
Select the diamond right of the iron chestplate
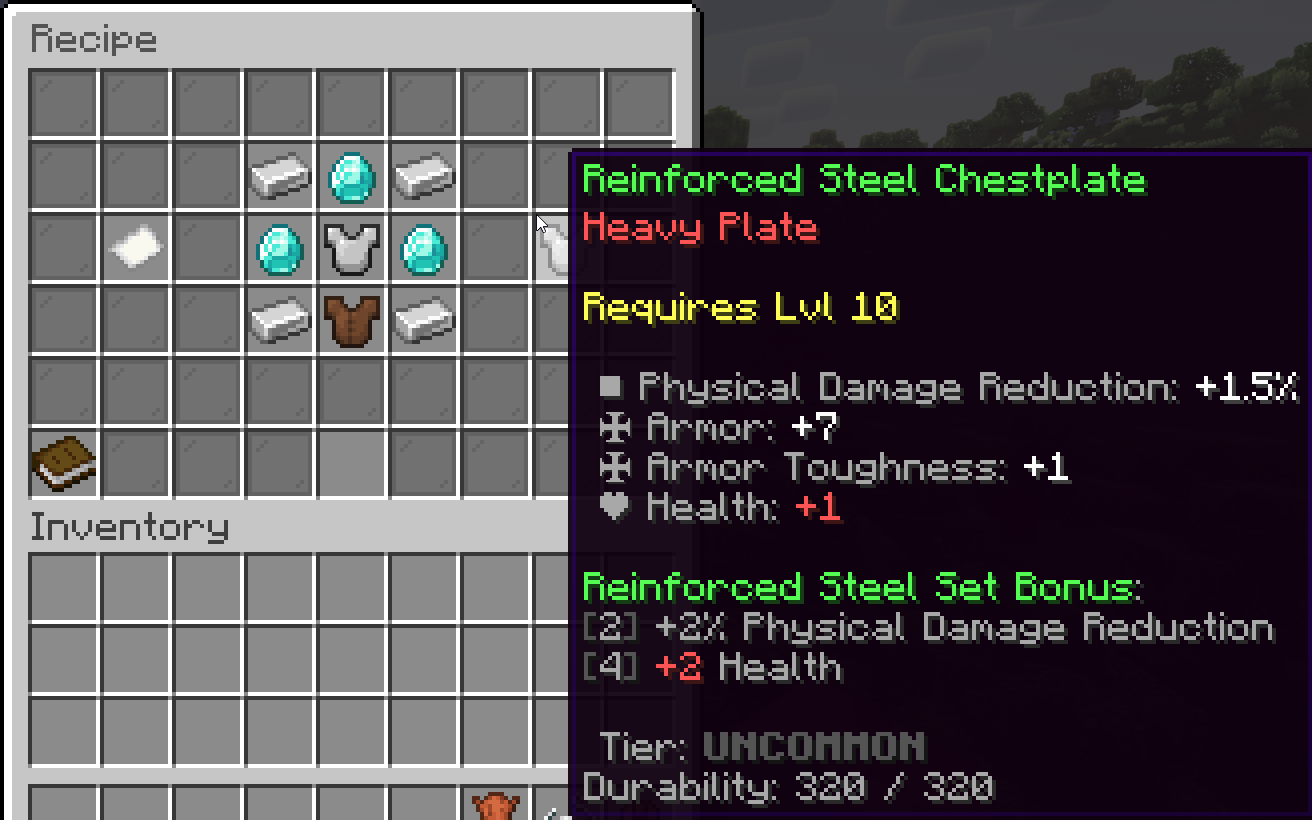coord(423,247)
